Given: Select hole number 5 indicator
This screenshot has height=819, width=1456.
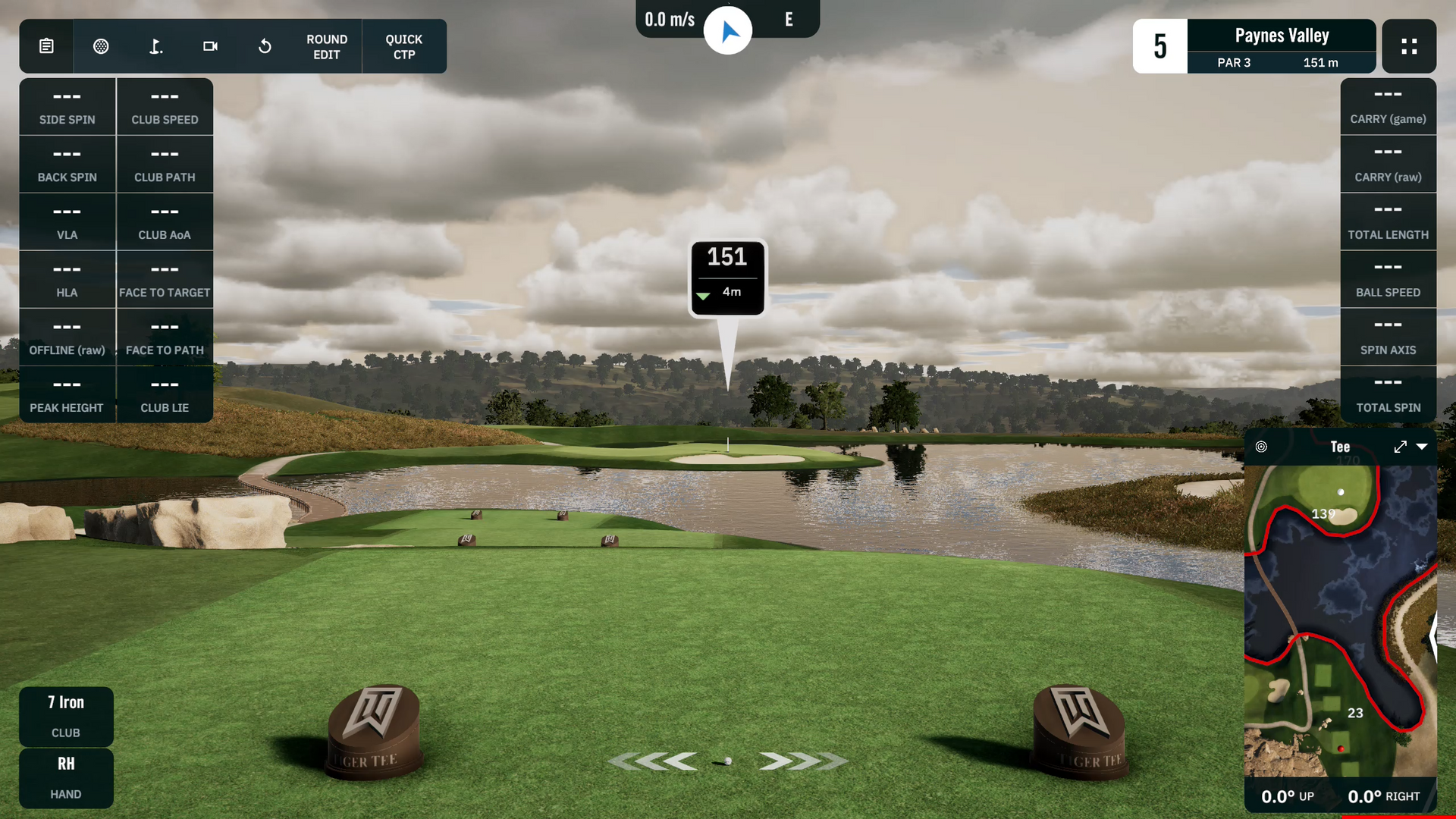Looking at the screenshot, I should click(x=1159, y=46).
